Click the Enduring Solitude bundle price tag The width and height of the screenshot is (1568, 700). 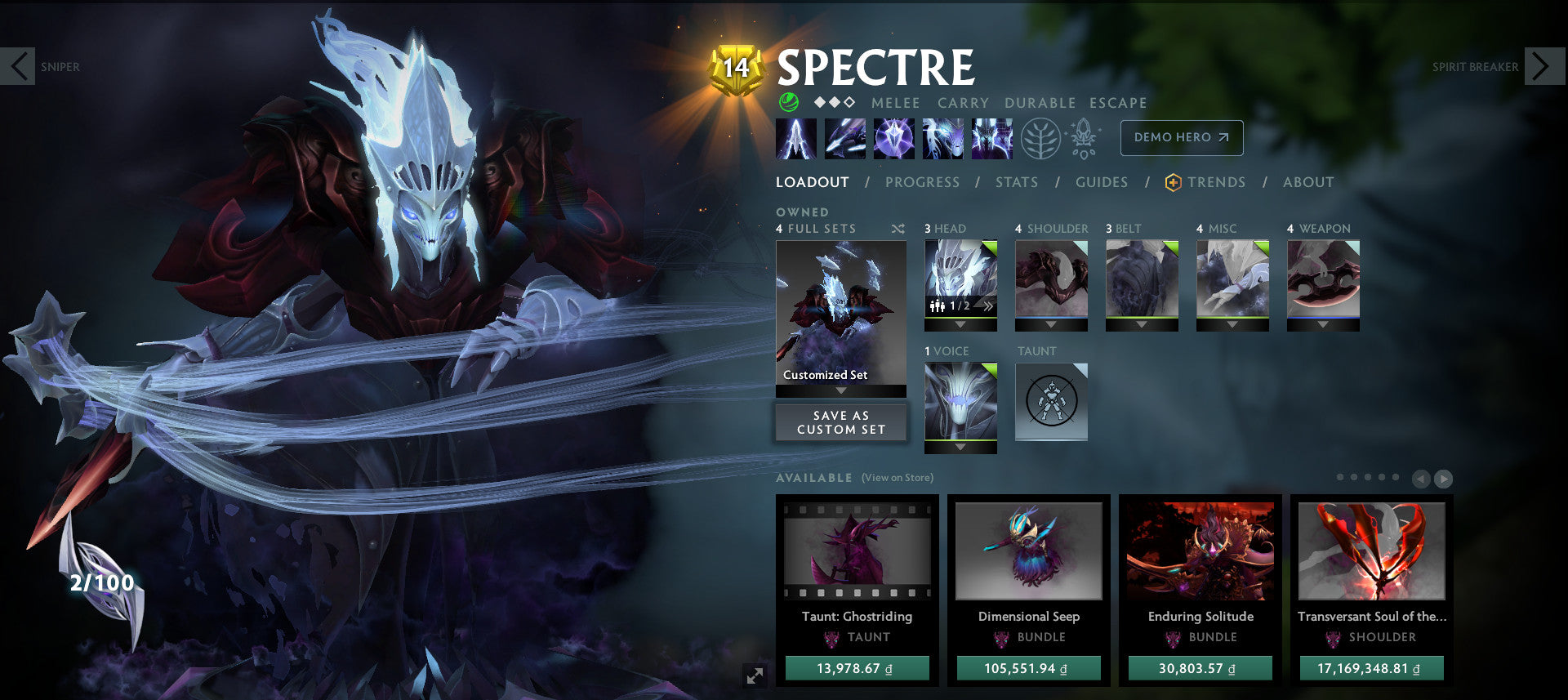[1200, 667]
